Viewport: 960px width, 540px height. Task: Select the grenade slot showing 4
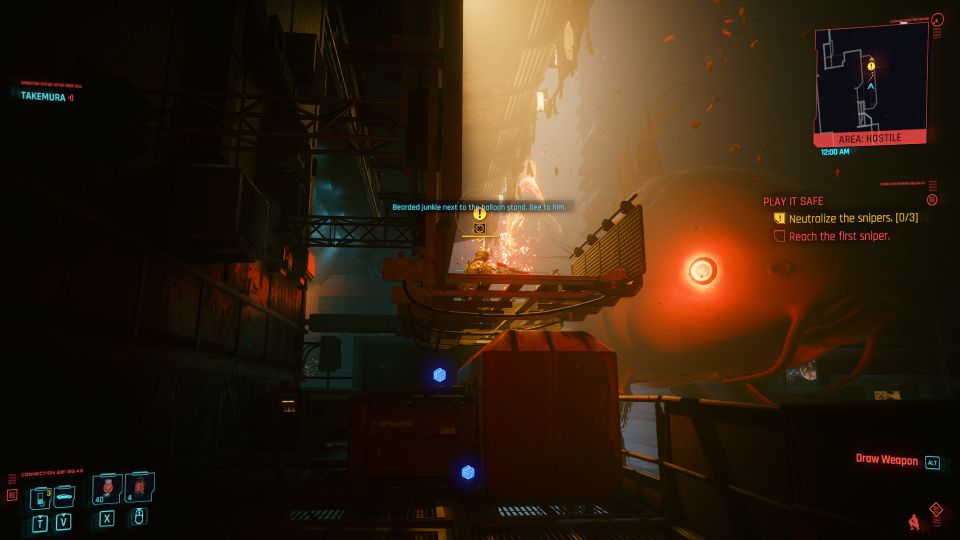tap(140, 491)
